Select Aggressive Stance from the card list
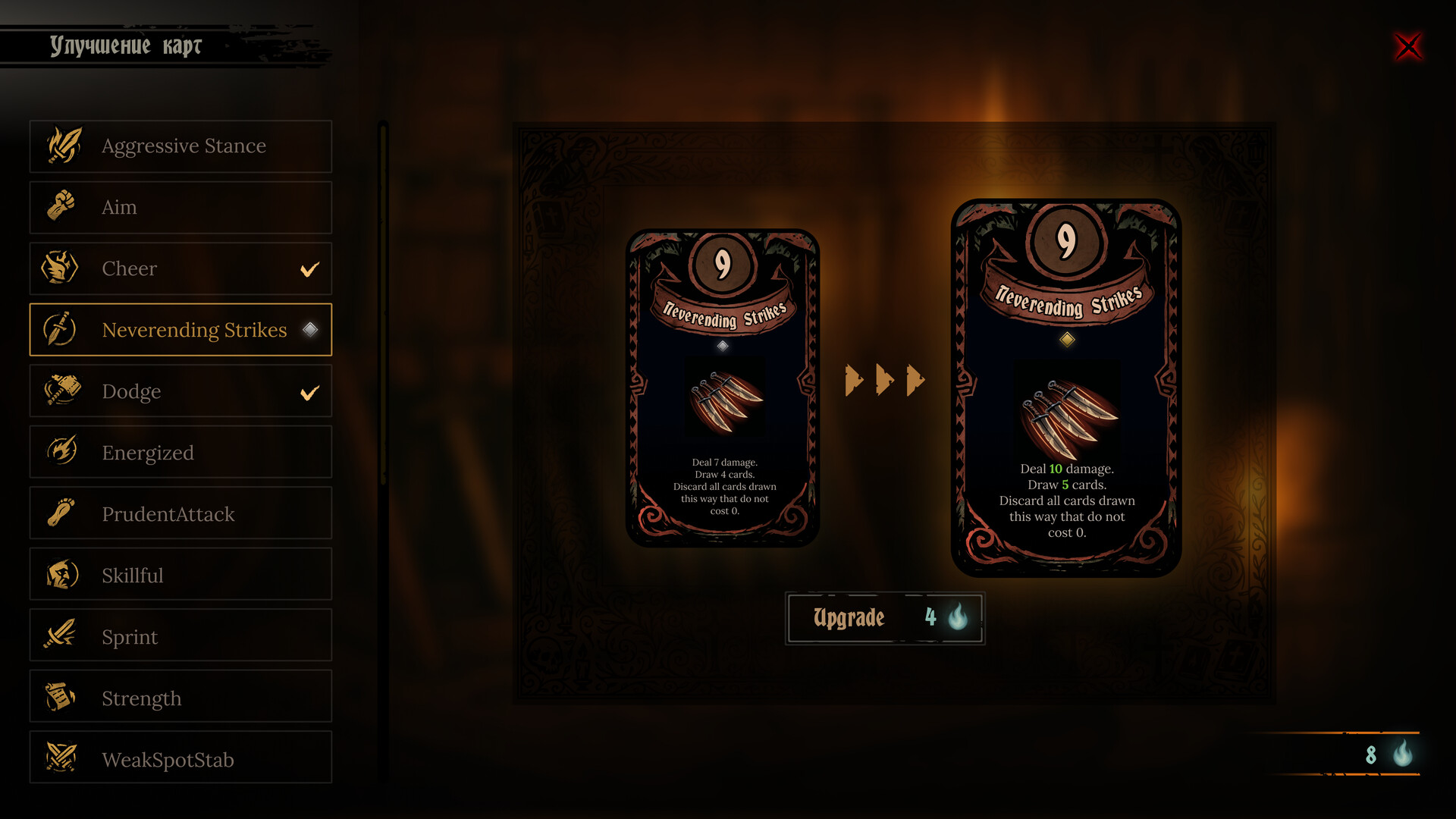Screen dimensions: 1456x819 (180, 146)
